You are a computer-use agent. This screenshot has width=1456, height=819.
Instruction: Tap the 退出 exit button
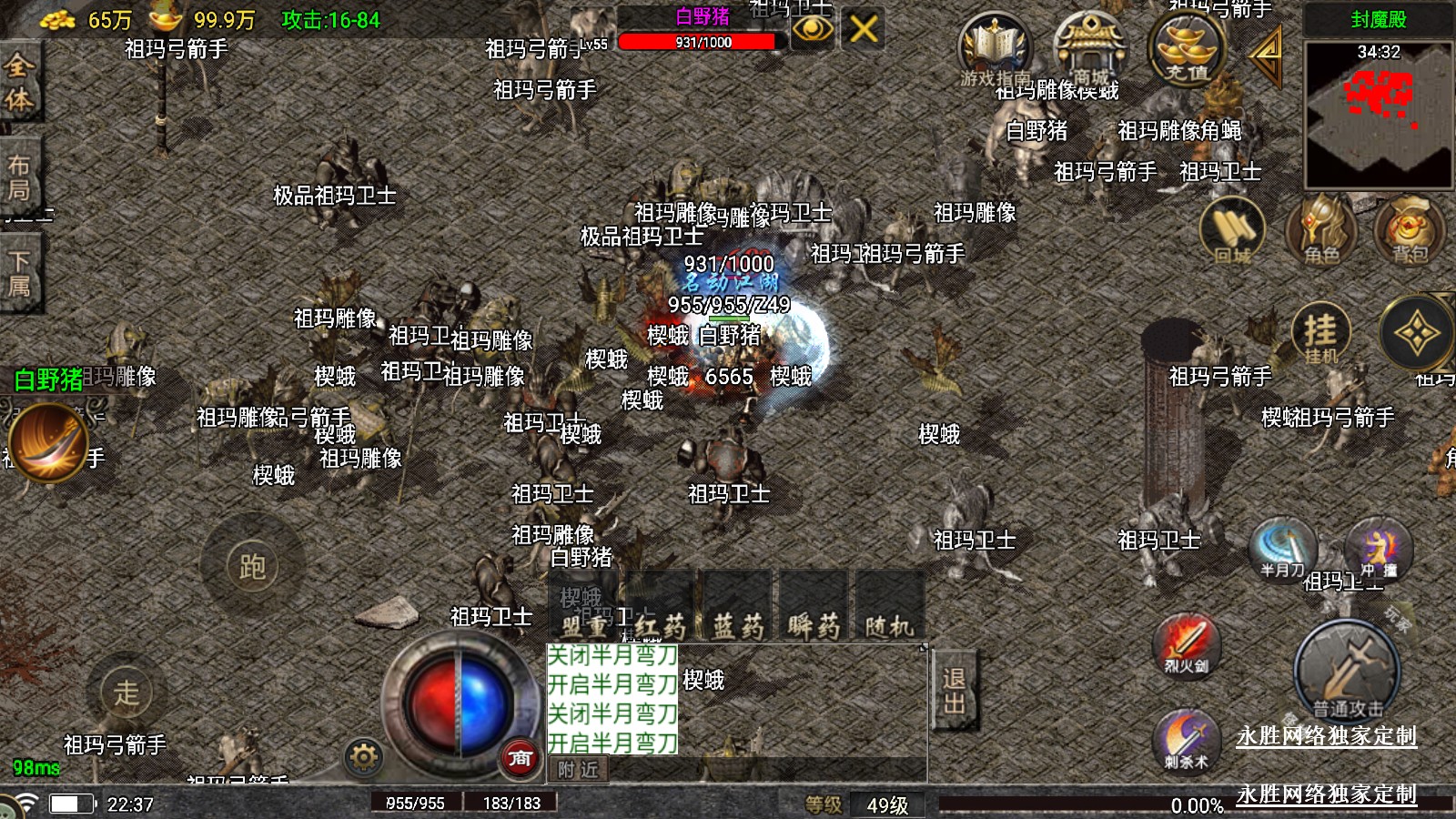tap(954, 691)
